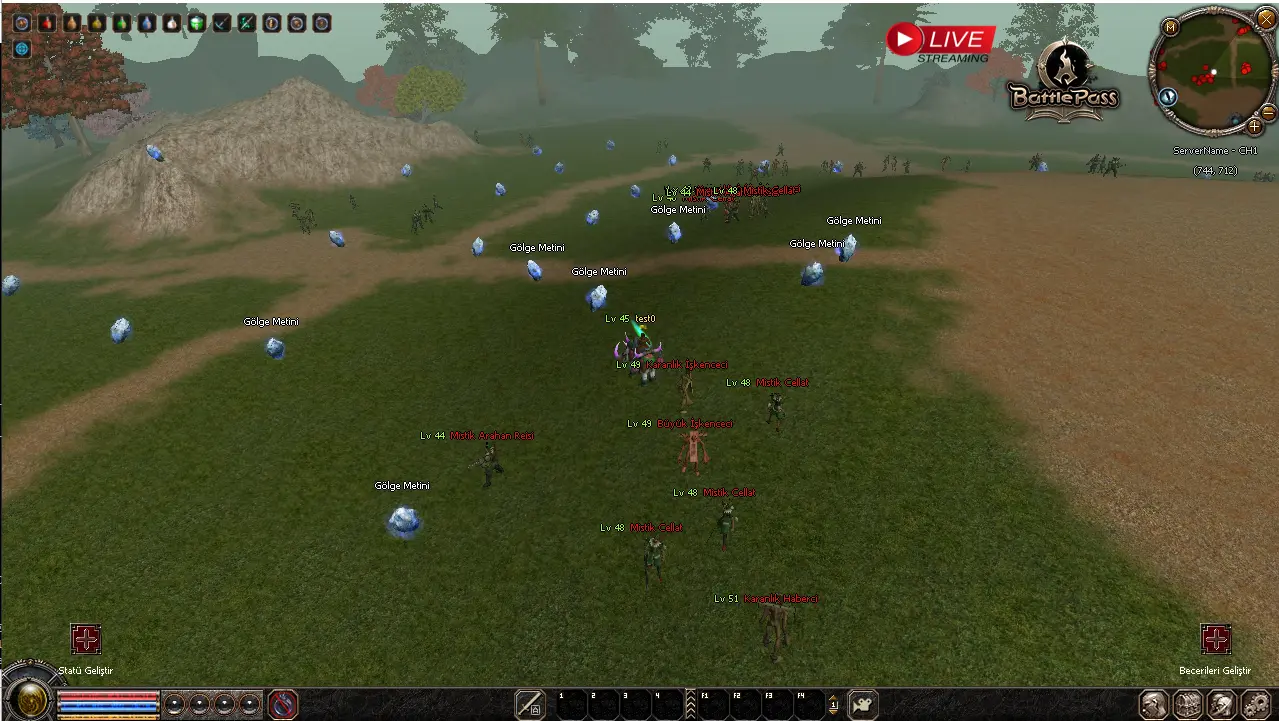Screen dimensions: 1279x721
Task: Click the minimap's plus zoom button
Action: (1254, 127)
